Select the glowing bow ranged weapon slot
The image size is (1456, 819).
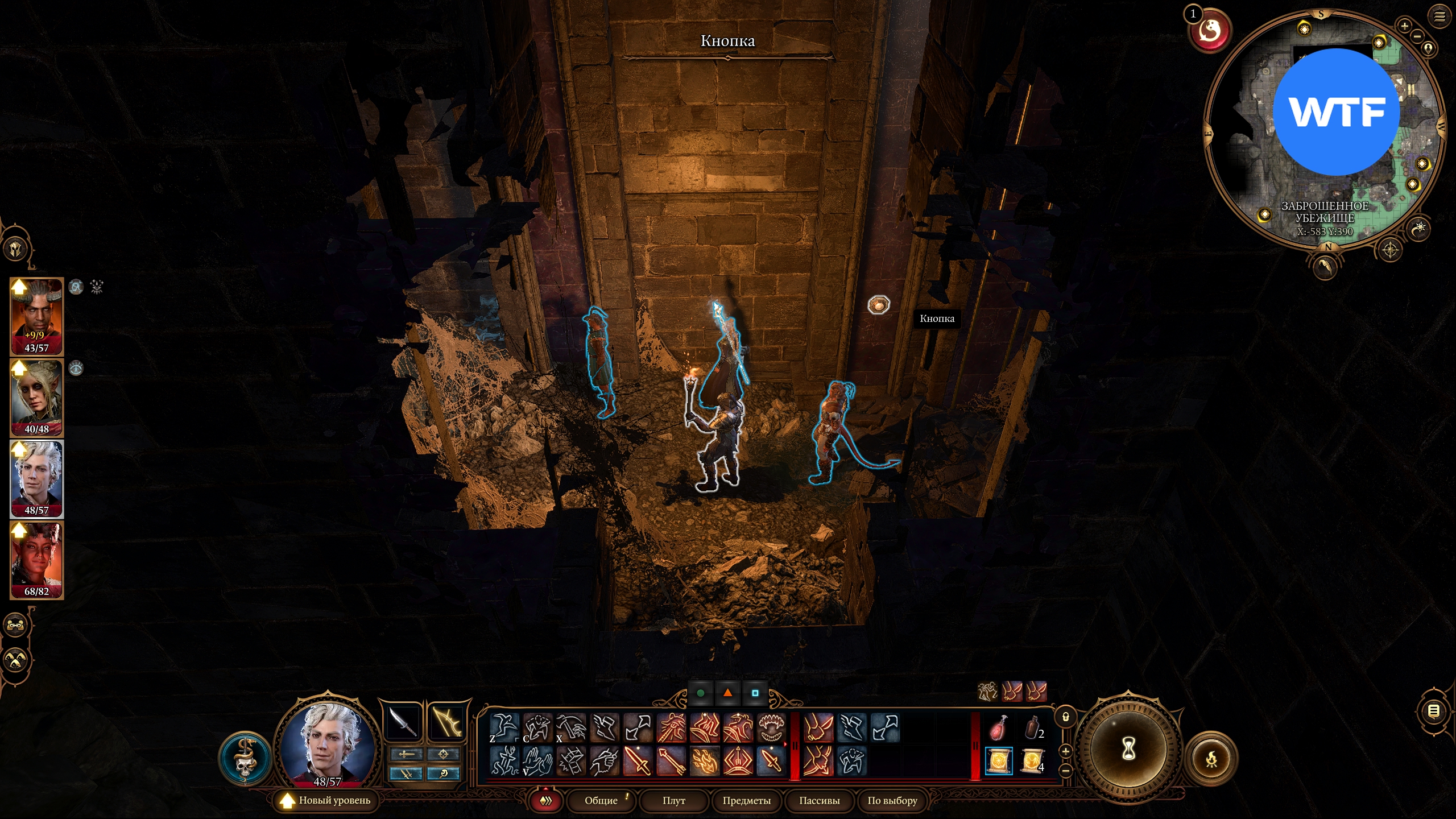coord(445,723)
